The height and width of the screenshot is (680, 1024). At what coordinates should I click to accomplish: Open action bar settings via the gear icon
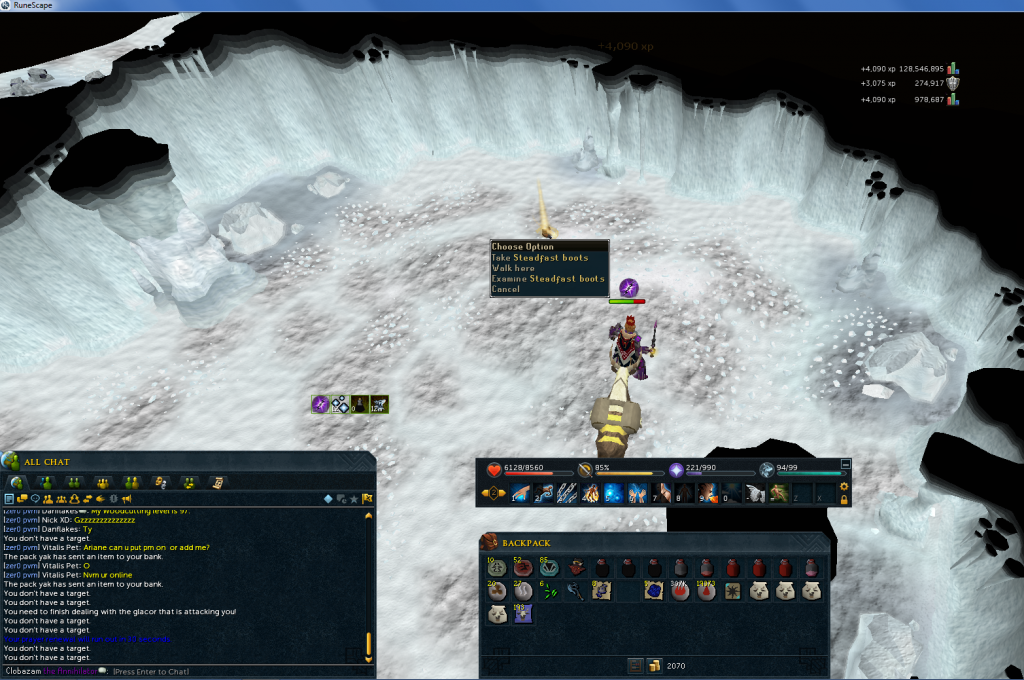pyautogui.click(x=845, y=486)
